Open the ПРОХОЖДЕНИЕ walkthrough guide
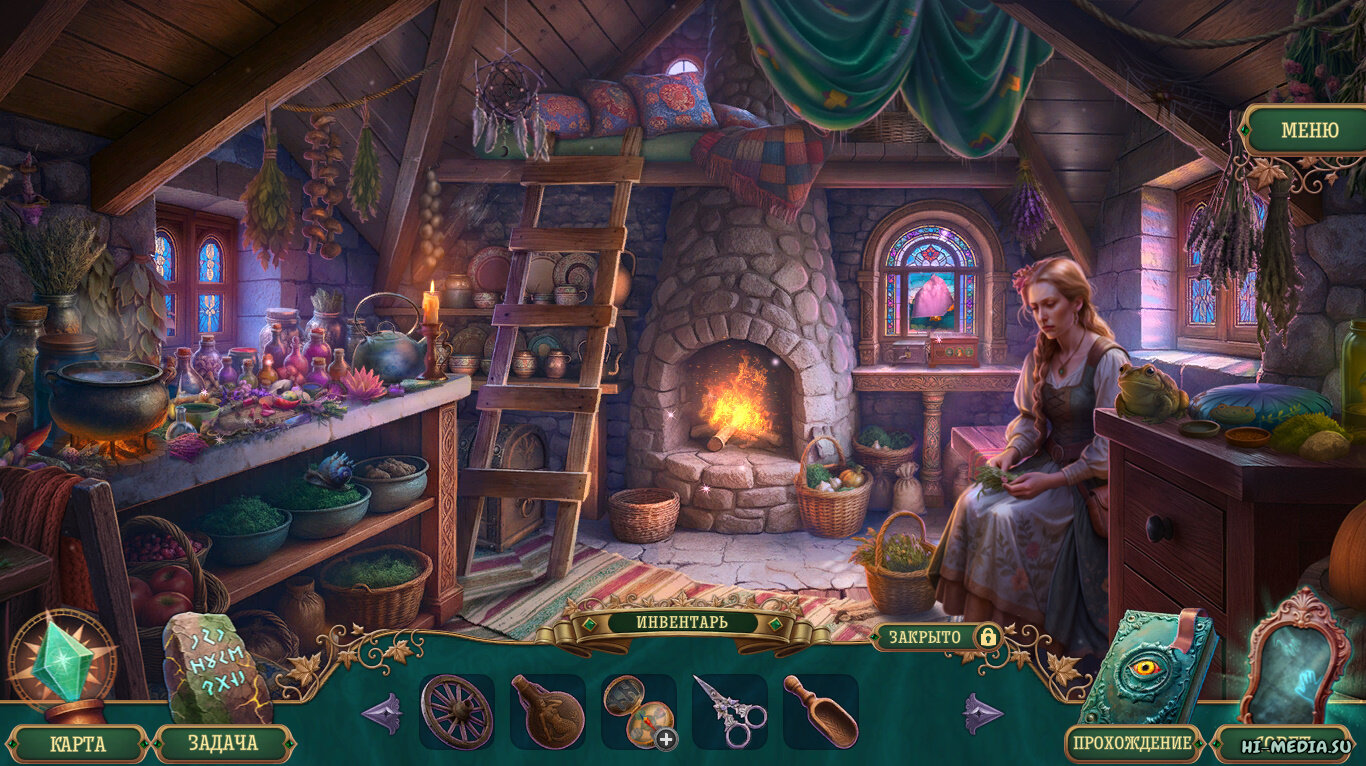Screen dimensions: 1366x766 pyautogui.click(x=1134, y=744)
